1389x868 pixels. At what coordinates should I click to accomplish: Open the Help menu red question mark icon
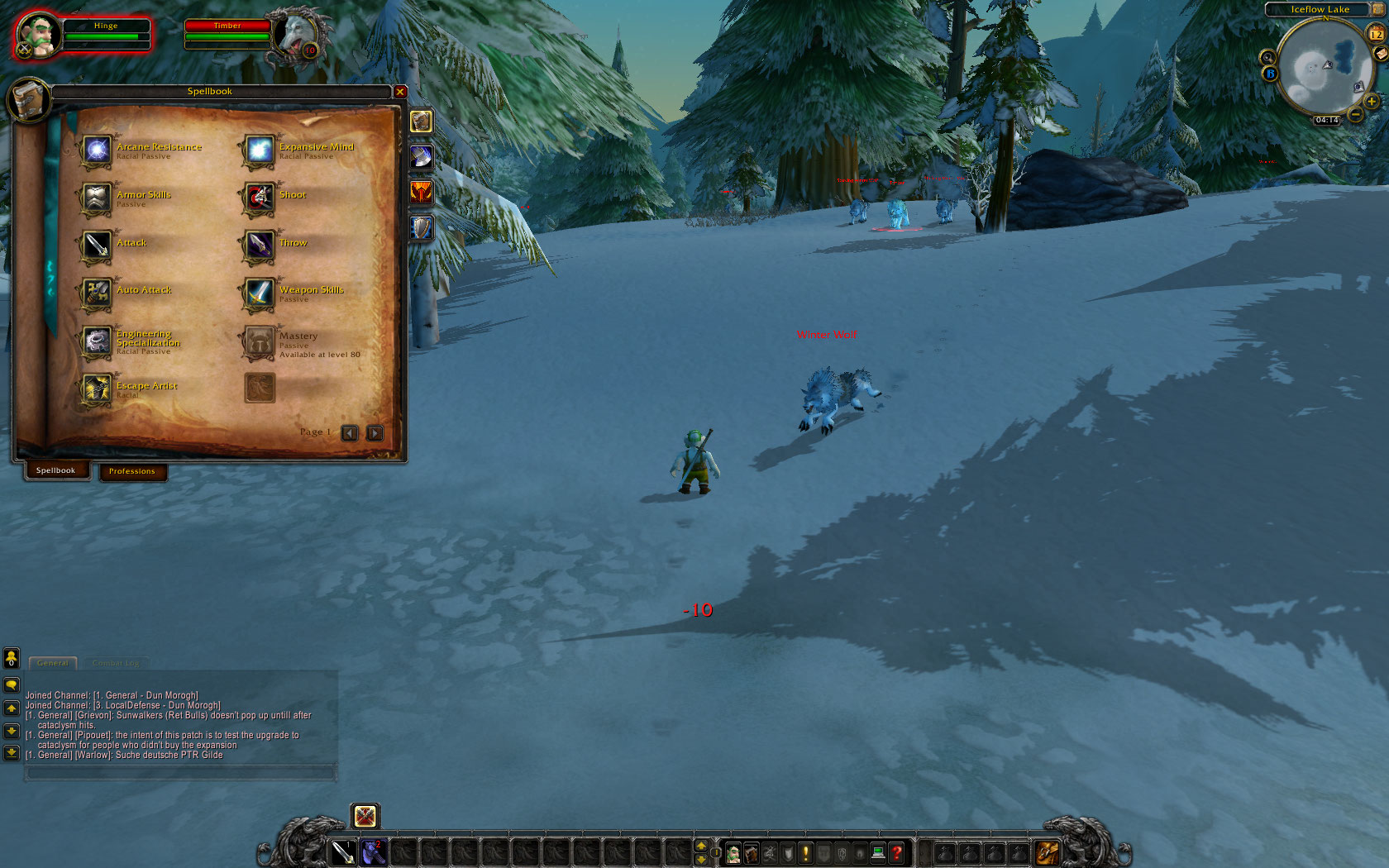898,853
